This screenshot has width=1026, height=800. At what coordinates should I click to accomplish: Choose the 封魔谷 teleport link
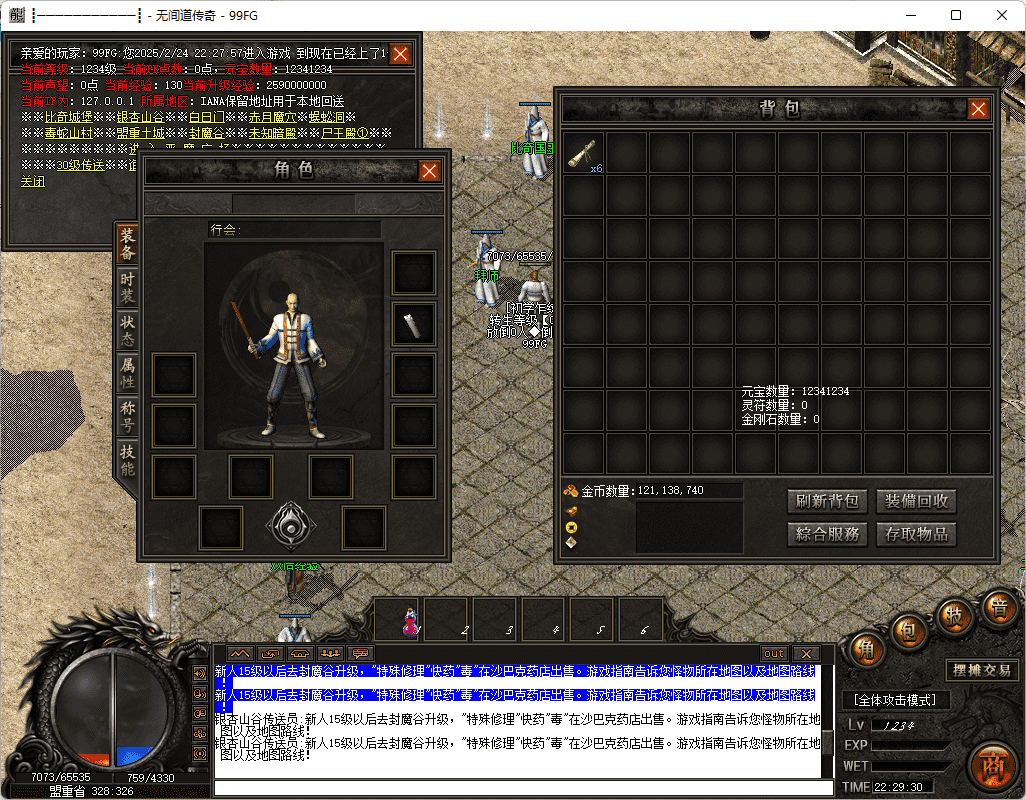click(206, 133)
